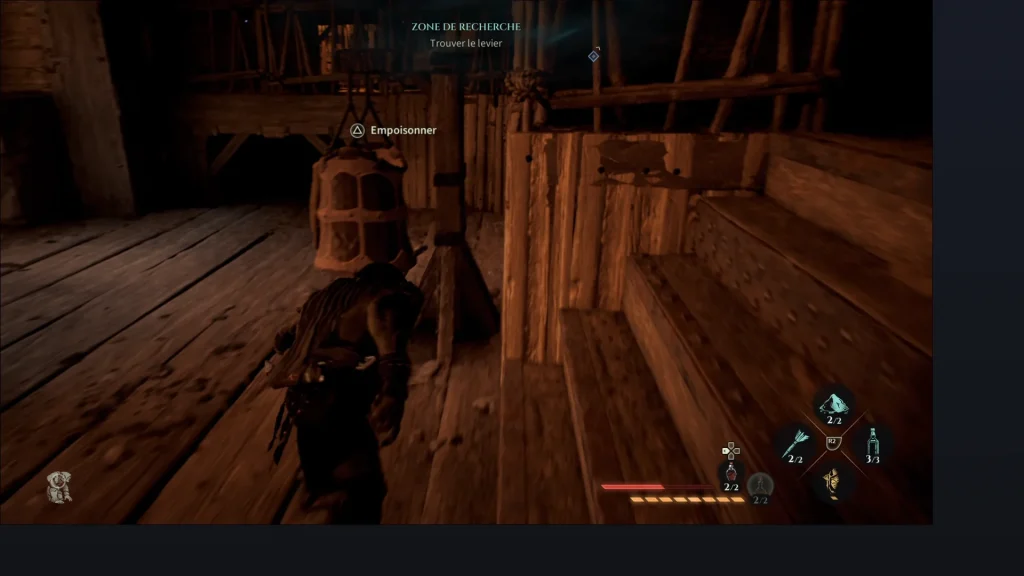This screenshot has width=1024, height=576.
Task: Select the powder pile tool in the wheel
Action: pos(833,402)
